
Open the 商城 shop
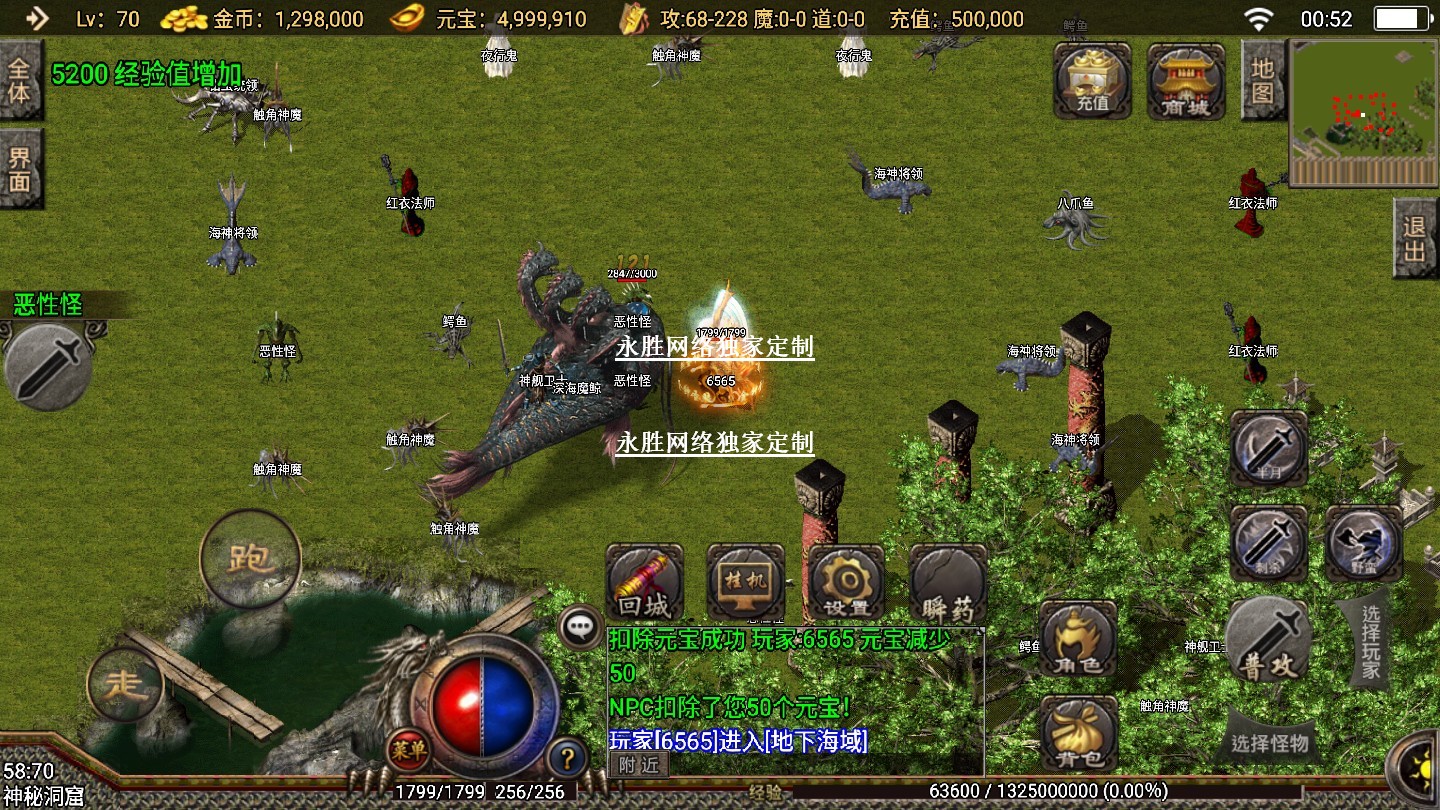(1186, 82)
